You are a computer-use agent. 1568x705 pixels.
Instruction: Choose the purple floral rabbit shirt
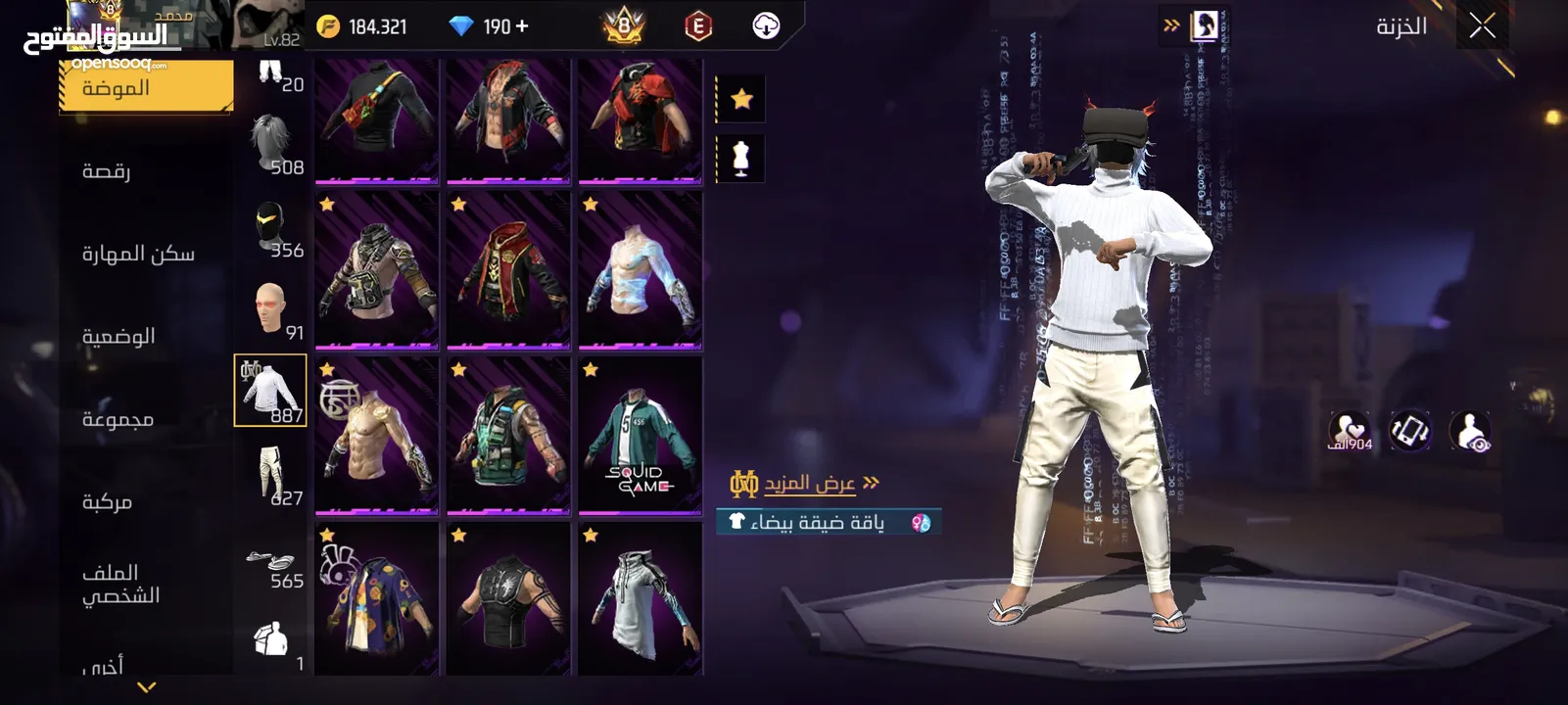[377, 599]
